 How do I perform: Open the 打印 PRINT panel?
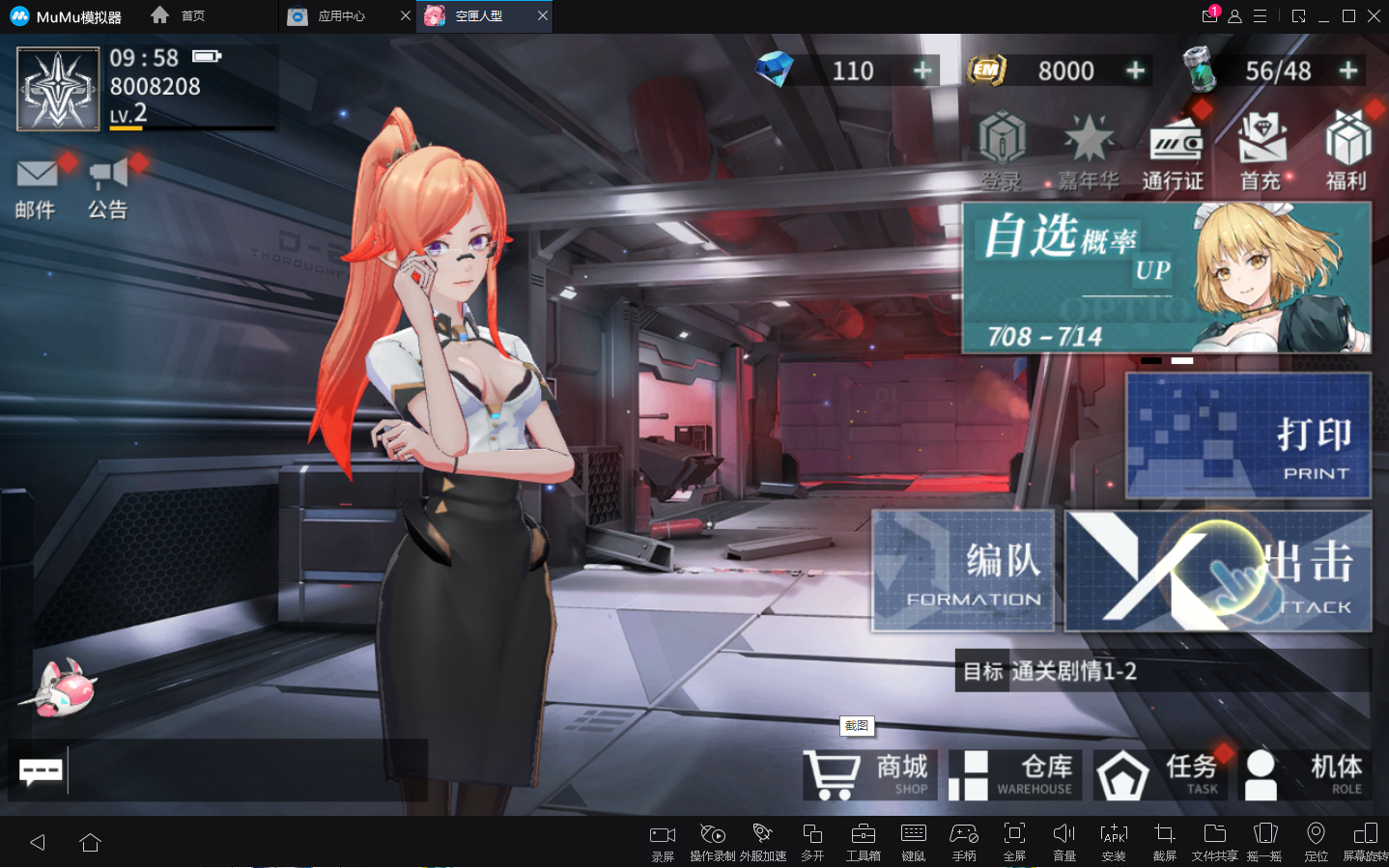coord(1248,435)
